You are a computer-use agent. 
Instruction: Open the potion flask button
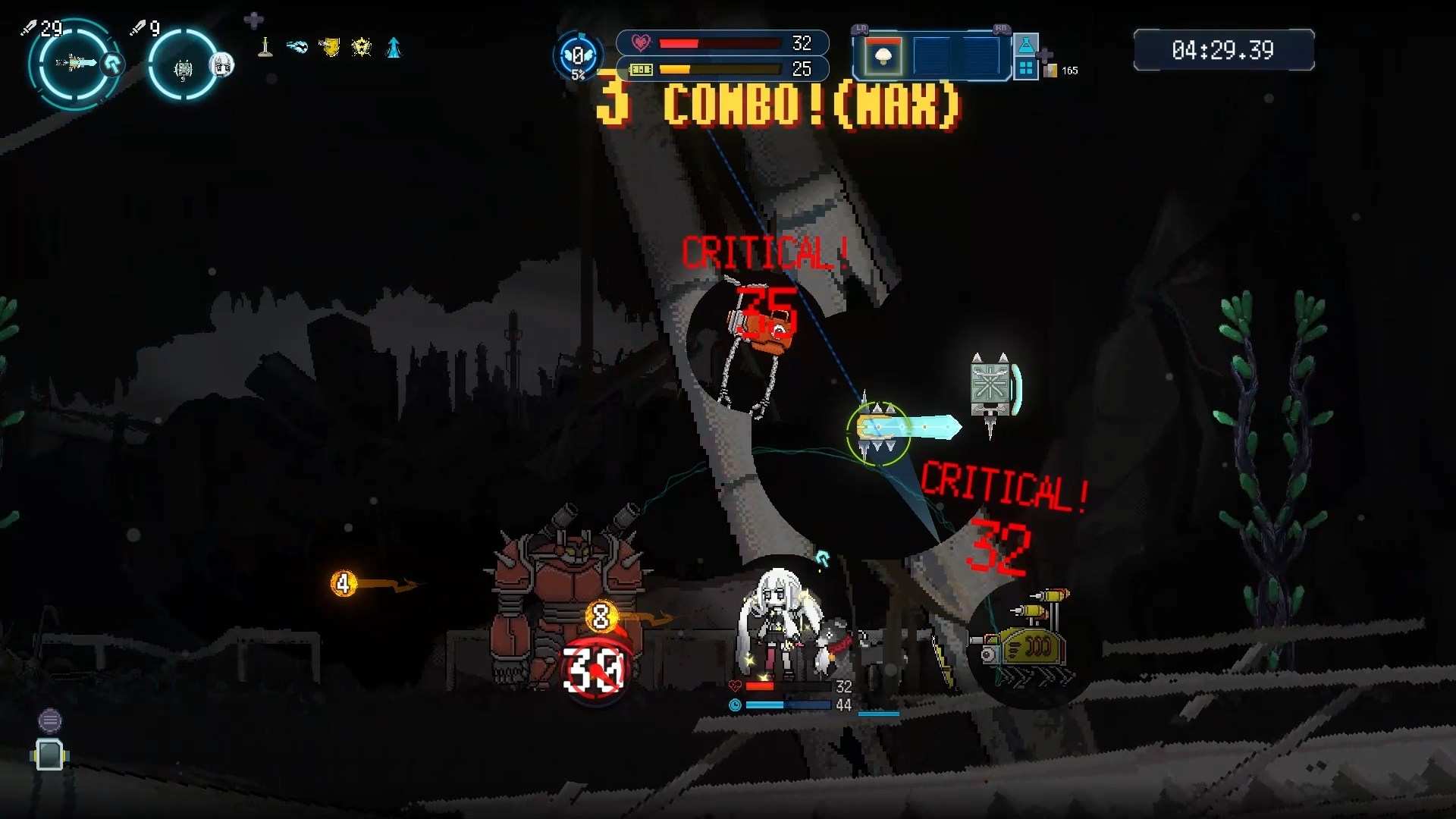(x=1026, y=45)
